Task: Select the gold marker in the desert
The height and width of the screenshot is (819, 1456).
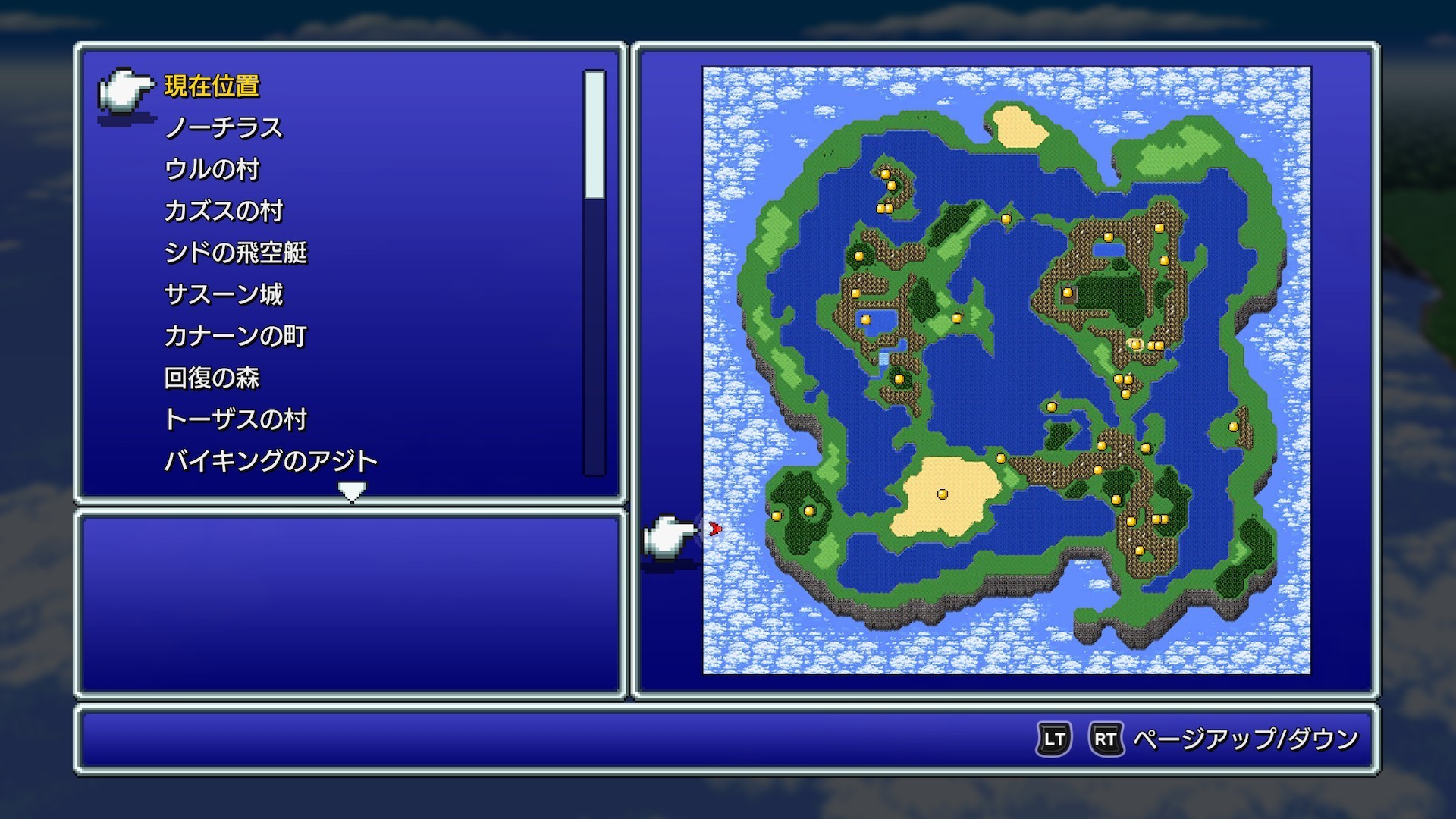Action: [943, 494]
